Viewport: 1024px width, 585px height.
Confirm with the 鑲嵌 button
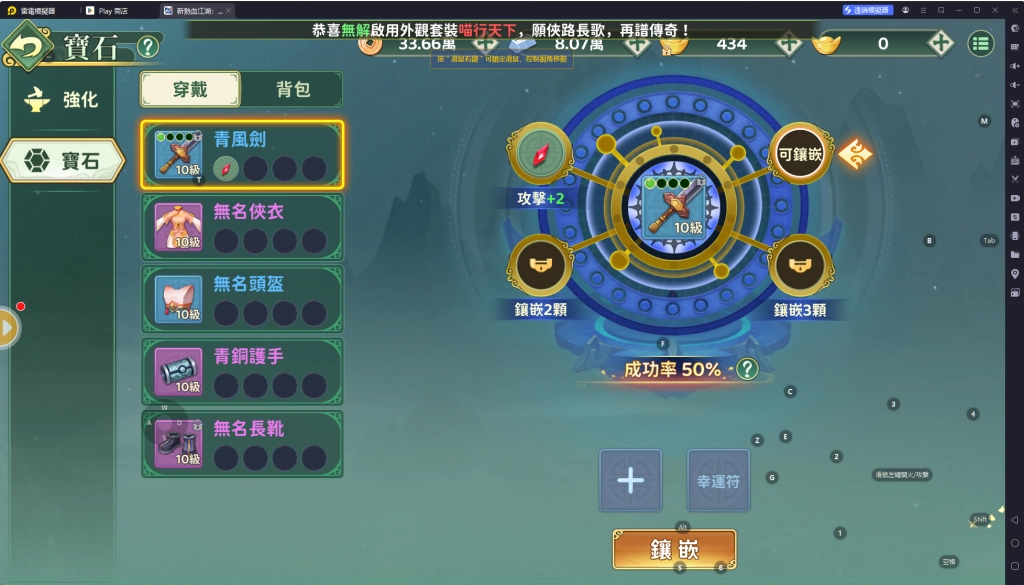point(674,549)
